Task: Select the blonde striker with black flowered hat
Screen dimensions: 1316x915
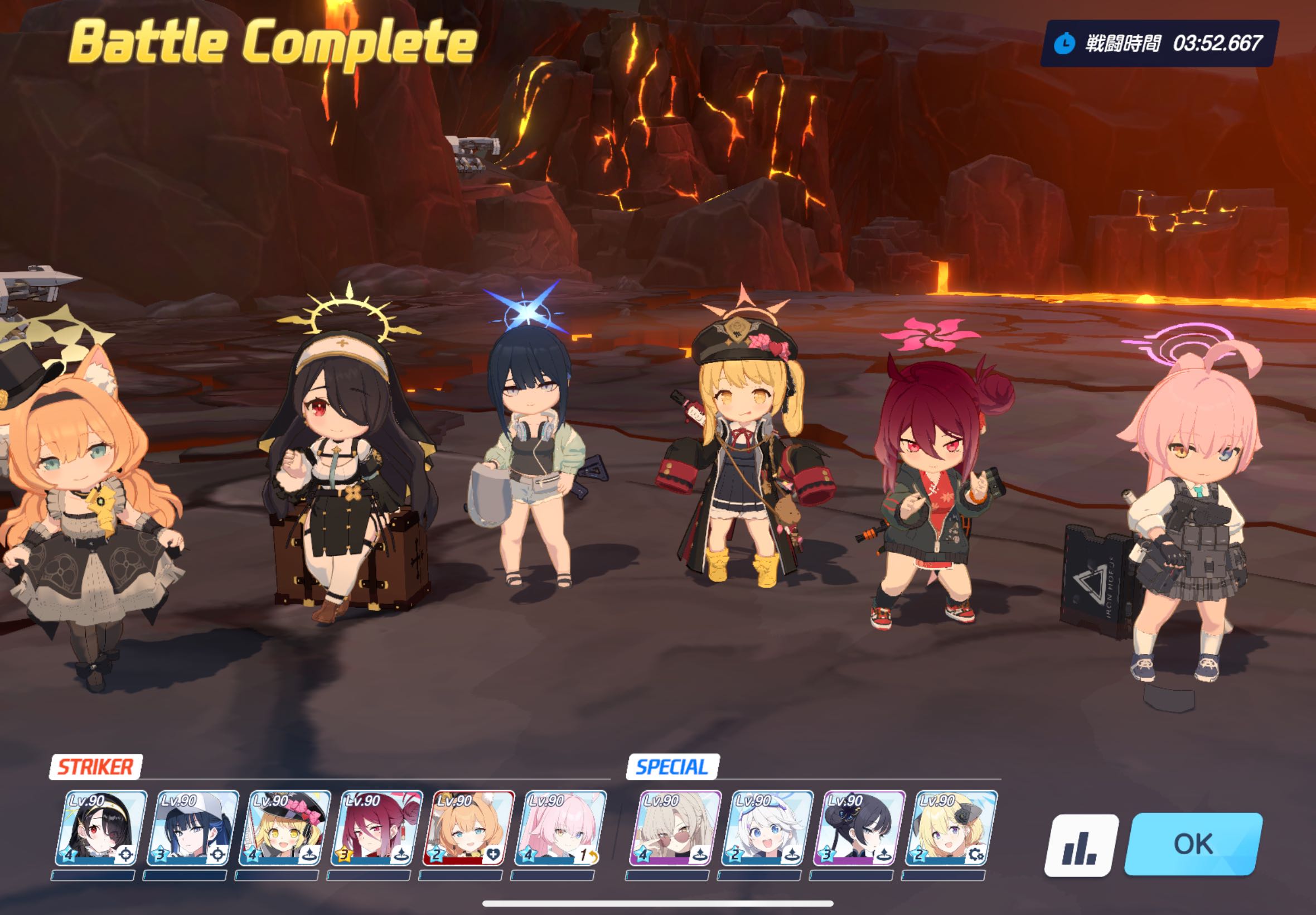Action: 285,828
